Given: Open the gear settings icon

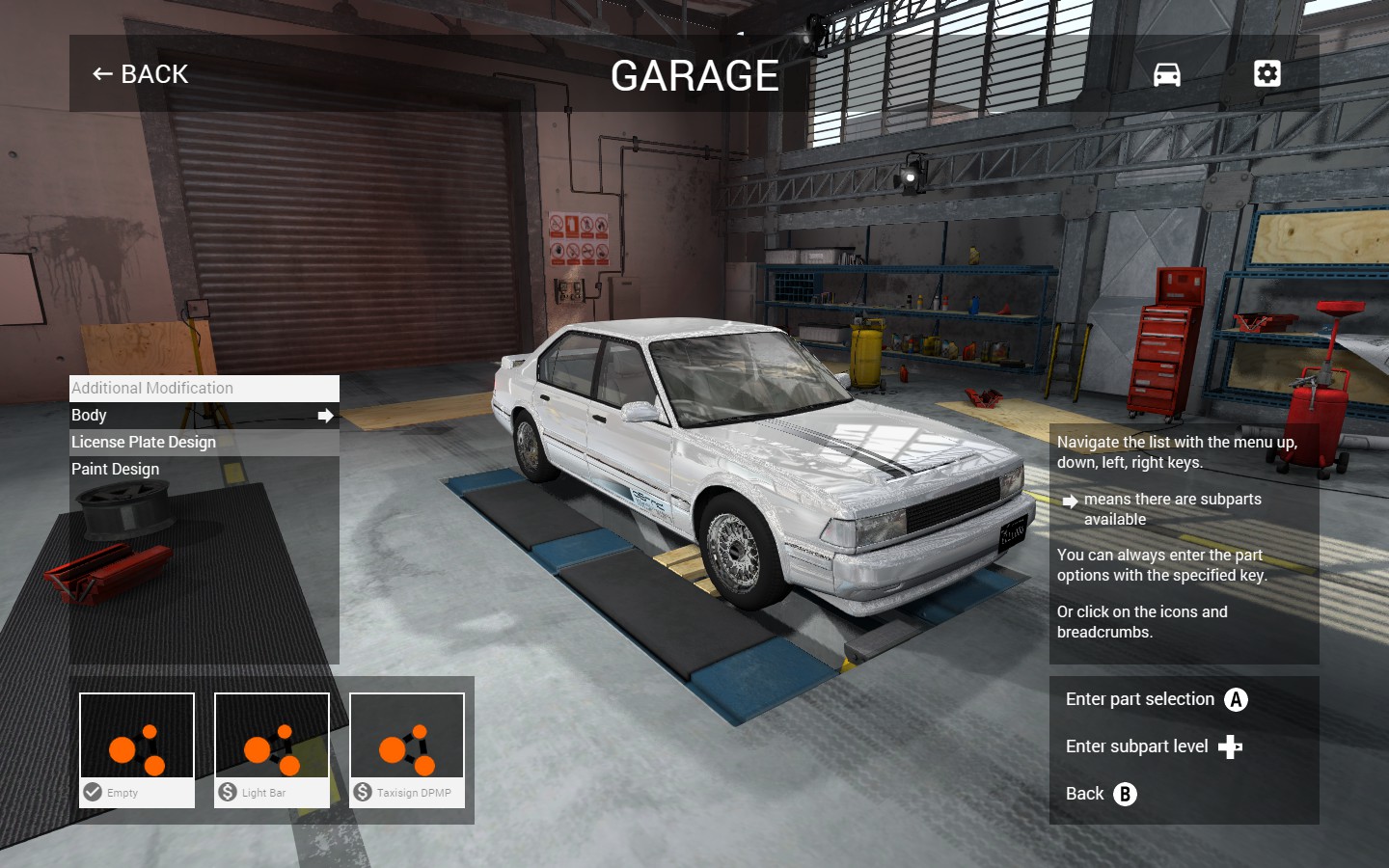Looking at the screenshot, I should 1266,74.
